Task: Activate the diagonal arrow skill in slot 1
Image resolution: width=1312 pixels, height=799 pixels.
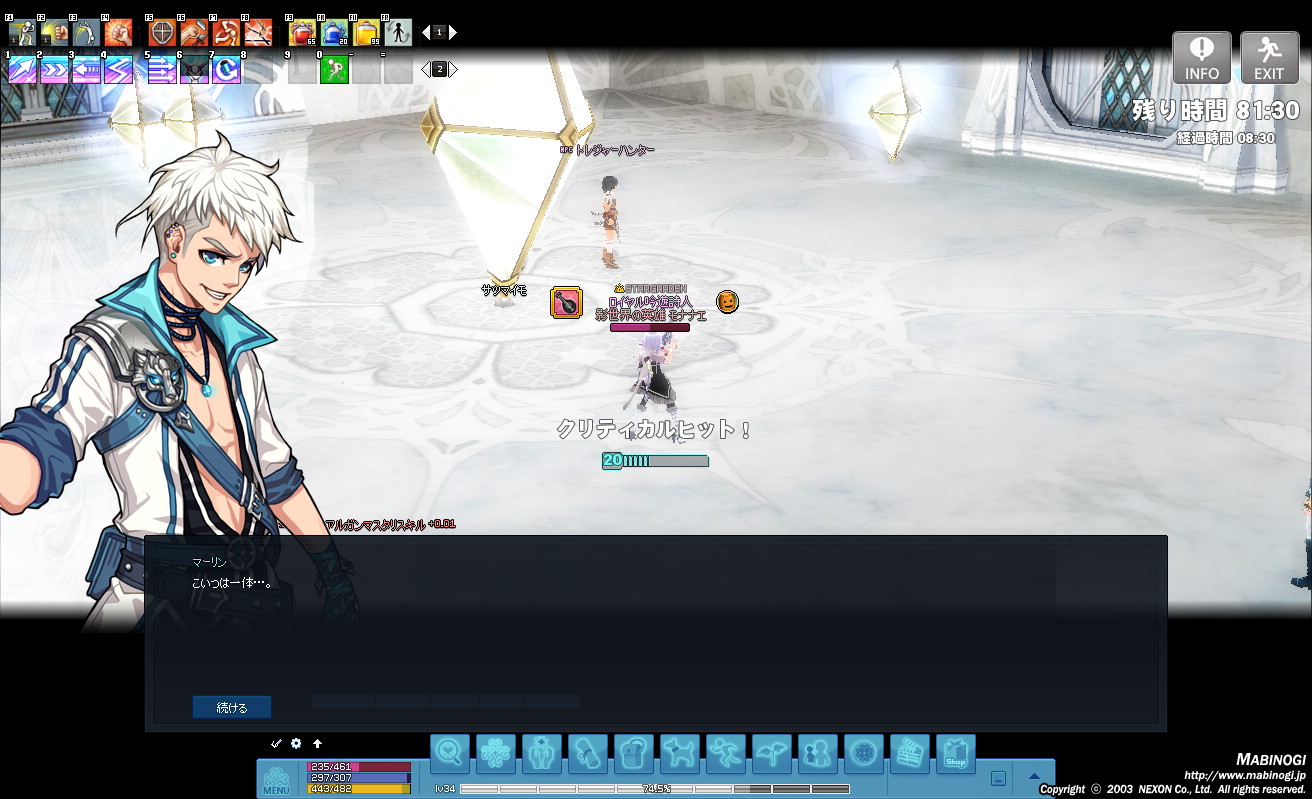Action: pyautogui.click(x=22, y=69)
